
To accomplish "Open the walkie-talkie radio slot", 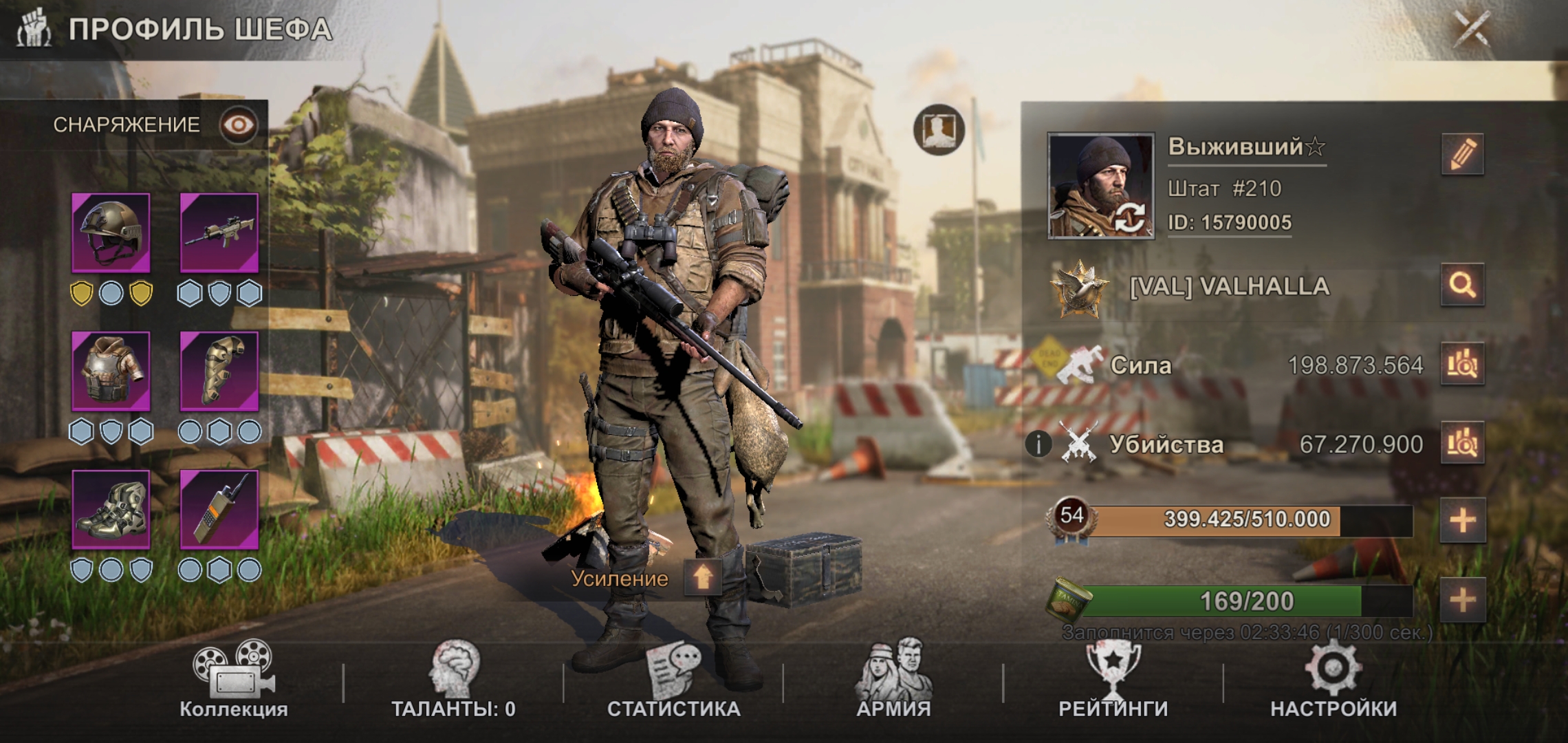I will coord(219,510).
